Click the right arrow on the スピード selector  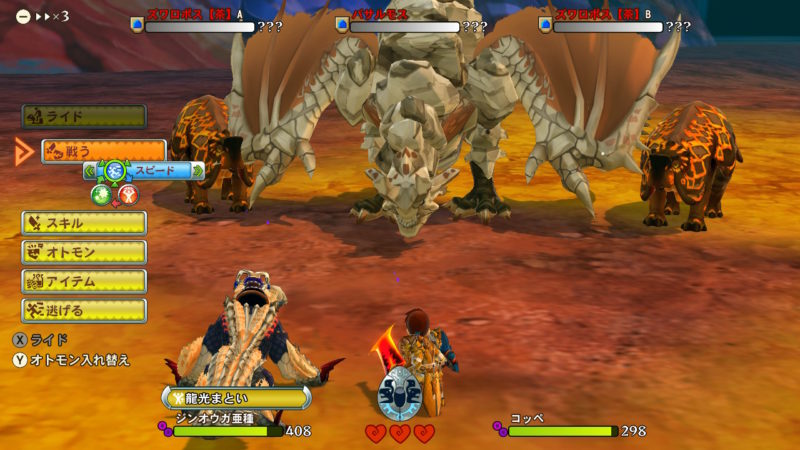tap(197, 171)
